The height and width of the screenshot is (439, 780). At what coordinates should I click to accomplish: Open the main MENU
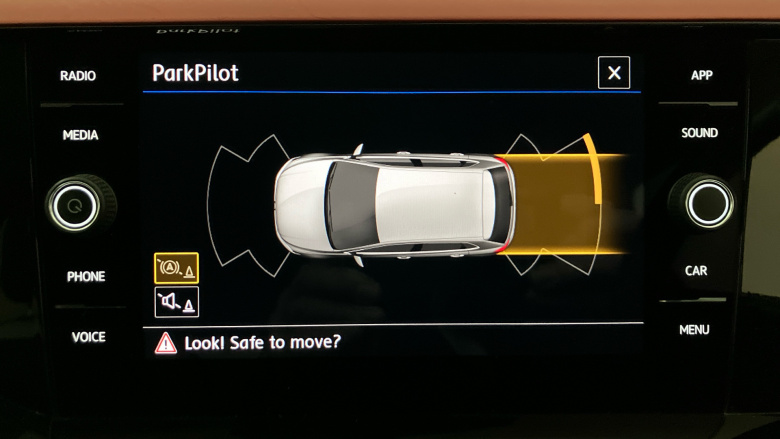[694, 329]
